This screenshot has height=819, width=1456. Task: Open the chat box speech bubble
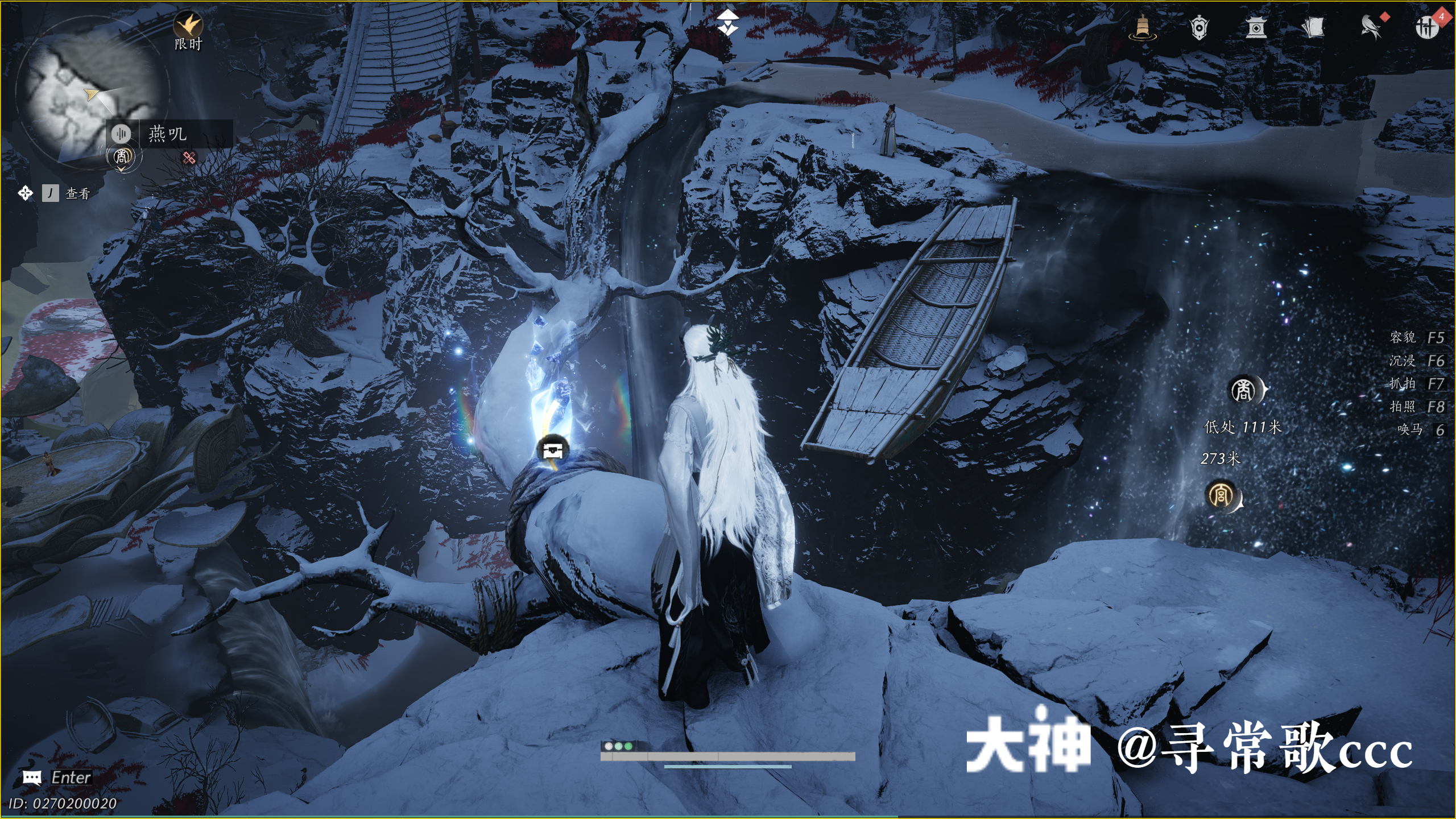tap(32, 777)
